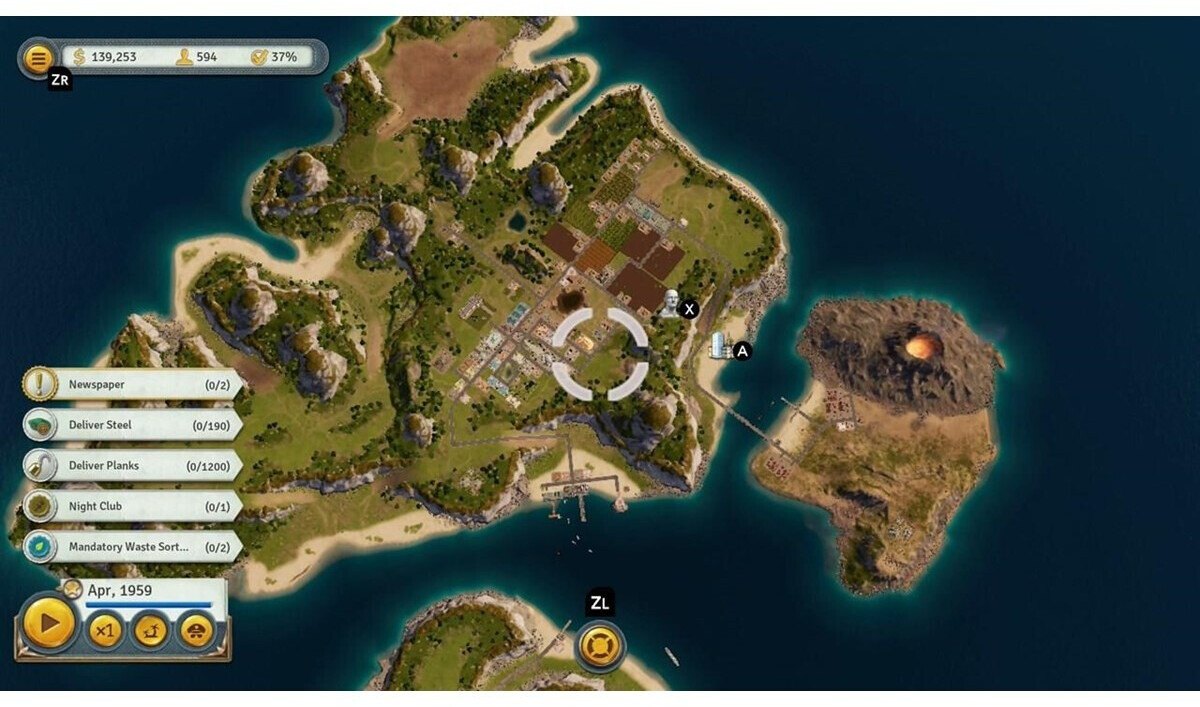1200x707 pixels.
Task: View the Deliver Planks objective
Action: tap(130, 466)
